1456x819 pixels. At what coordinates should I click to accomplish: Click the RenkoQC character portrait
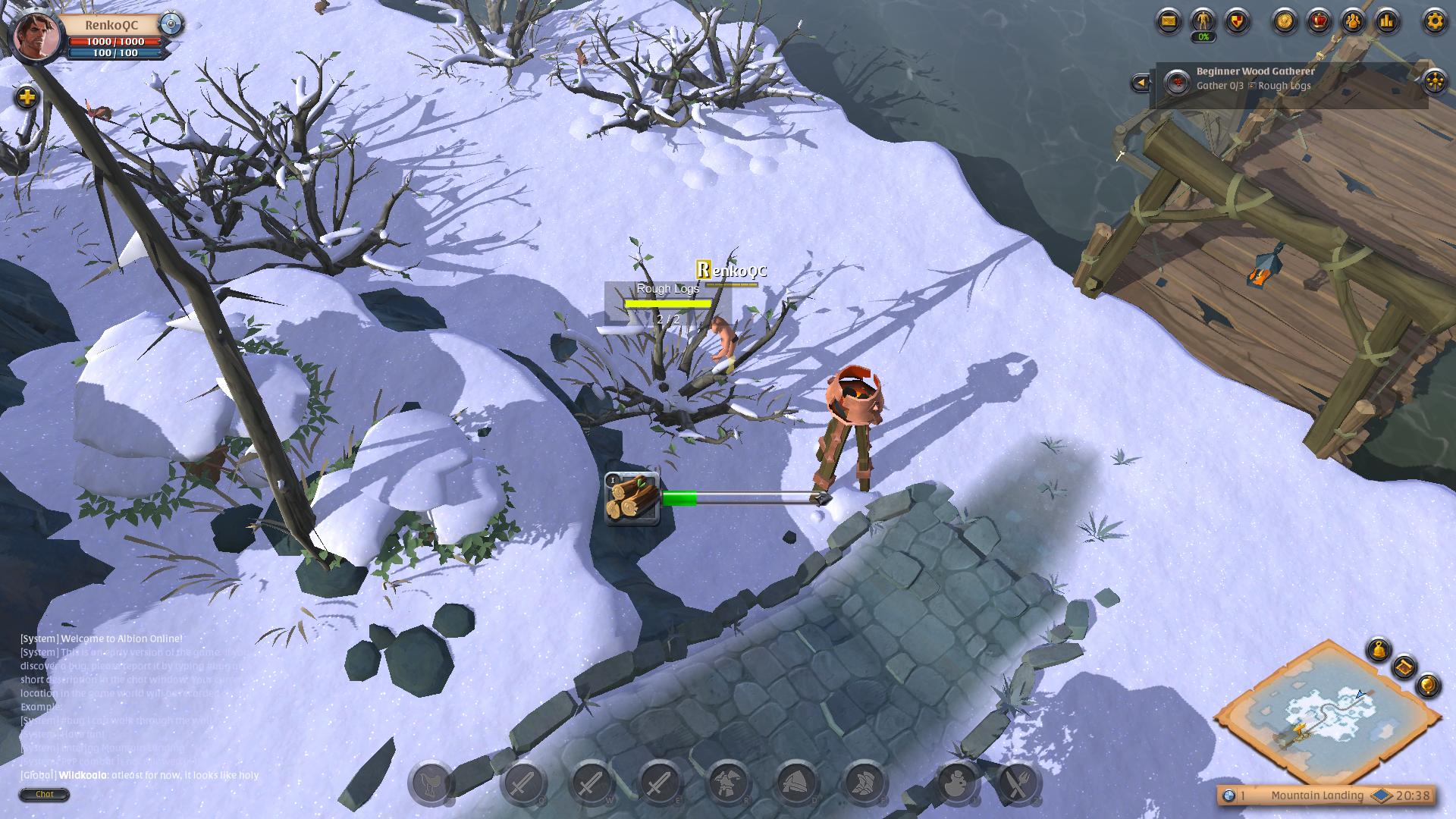(36, 36)
